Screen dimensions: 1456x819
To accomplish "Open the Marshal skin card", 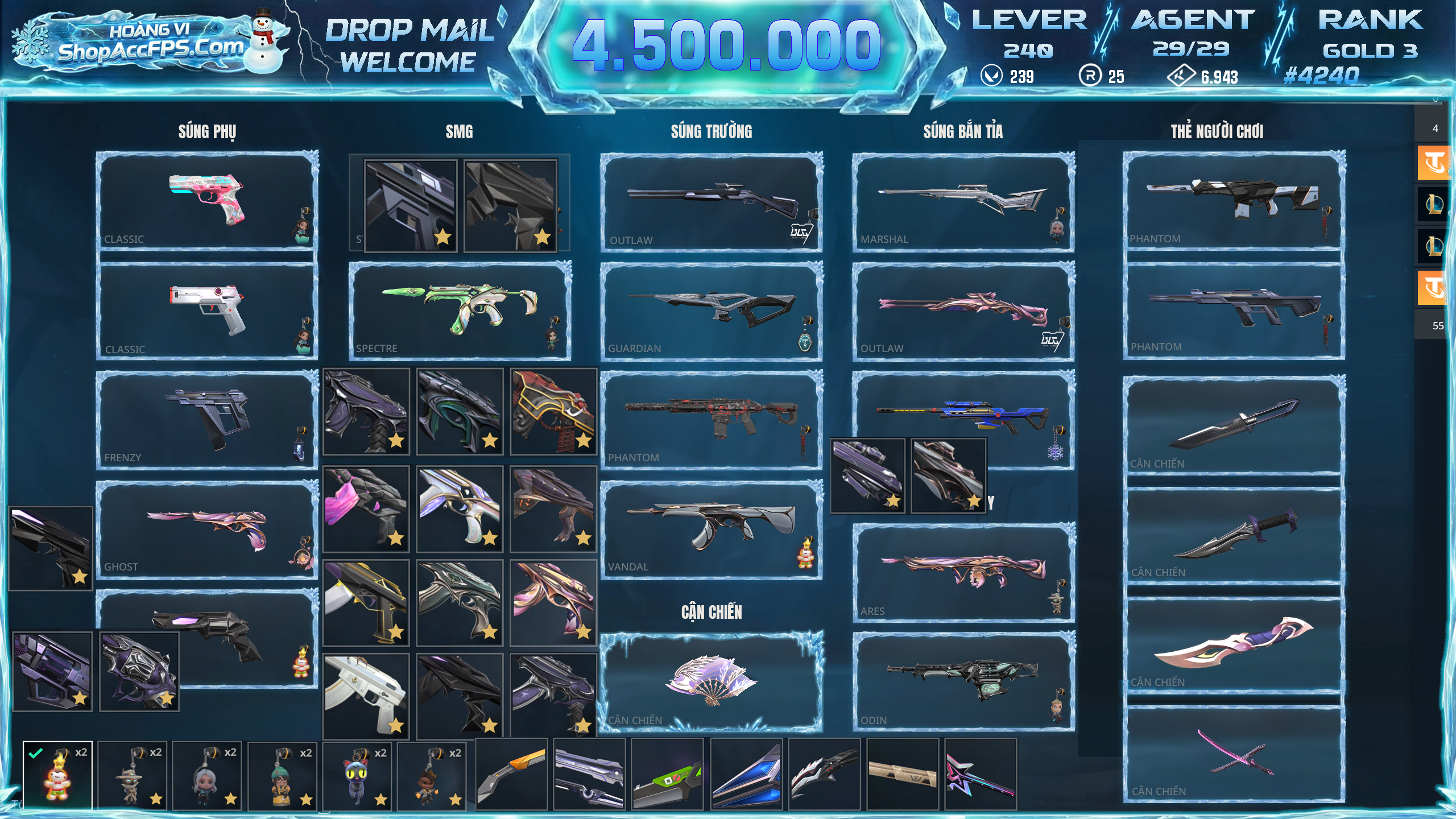I will pyautogui.click(x=963, y=200).
